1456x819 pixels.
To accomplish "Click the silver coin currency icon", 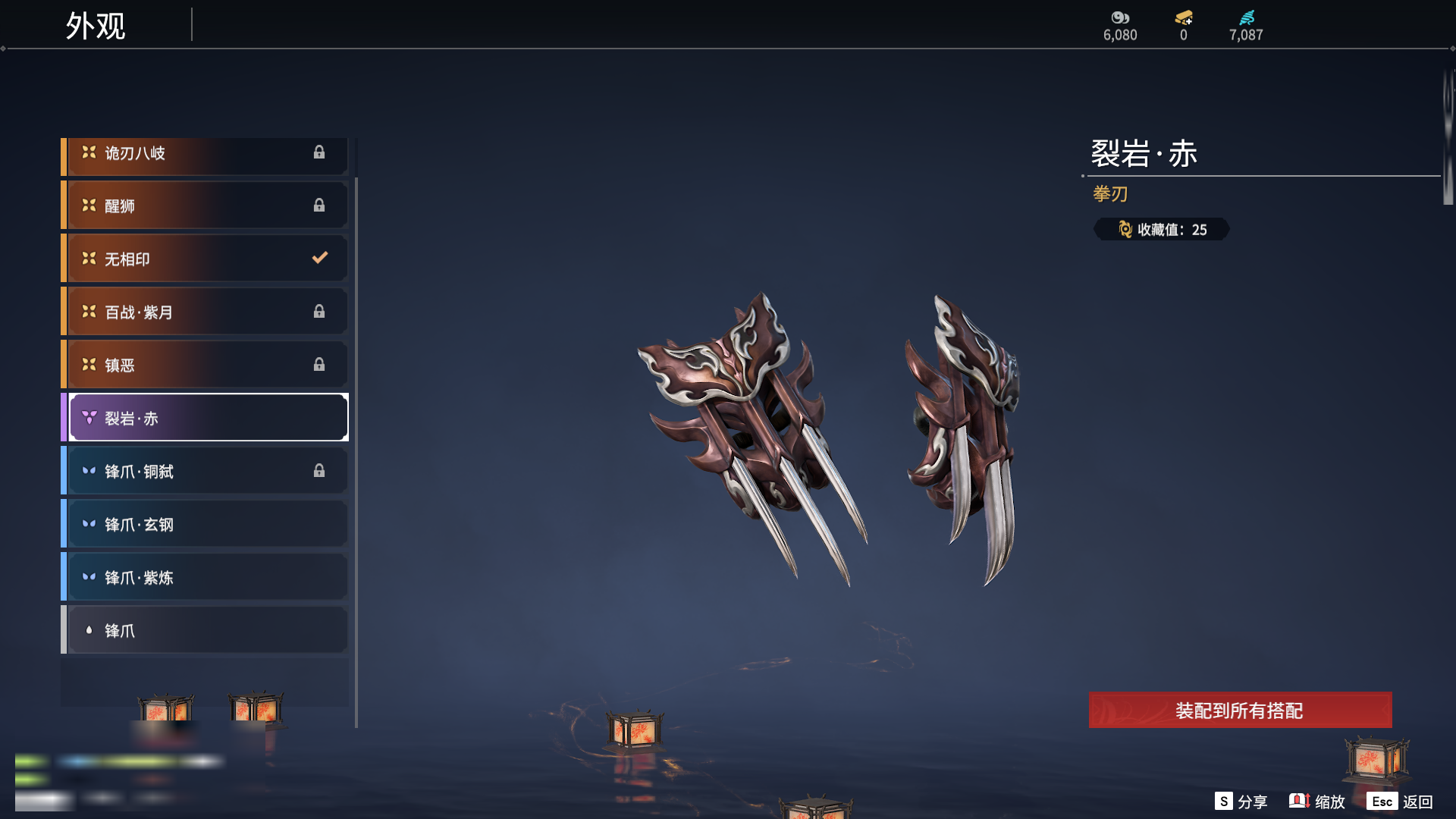I will tap(1120, 17).
